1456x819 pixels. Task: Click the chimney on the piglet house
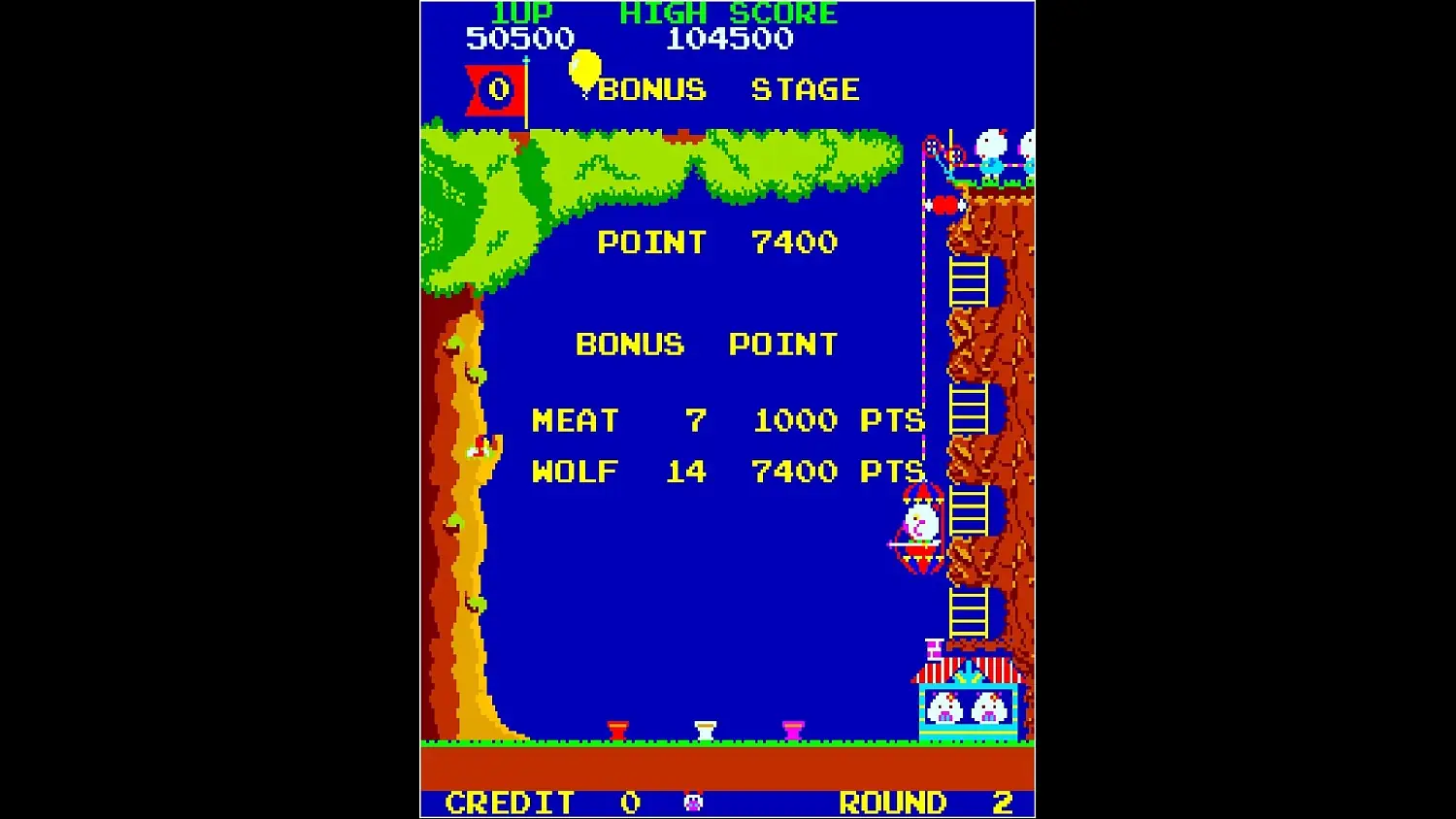pyautogui.click(x=934, y=649)
